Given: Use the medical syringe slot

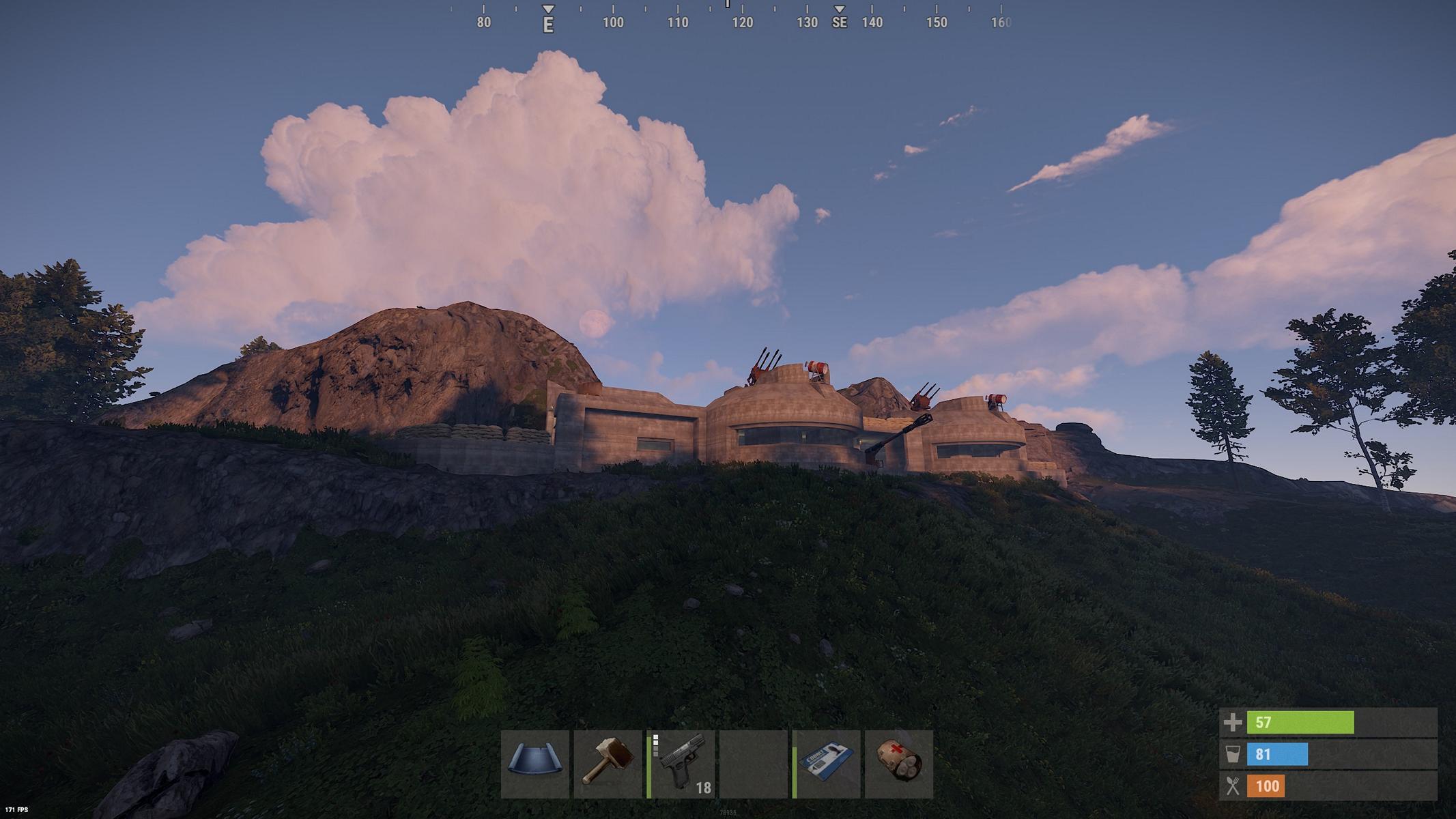Looking at the screenshot, I should (899, 764).
